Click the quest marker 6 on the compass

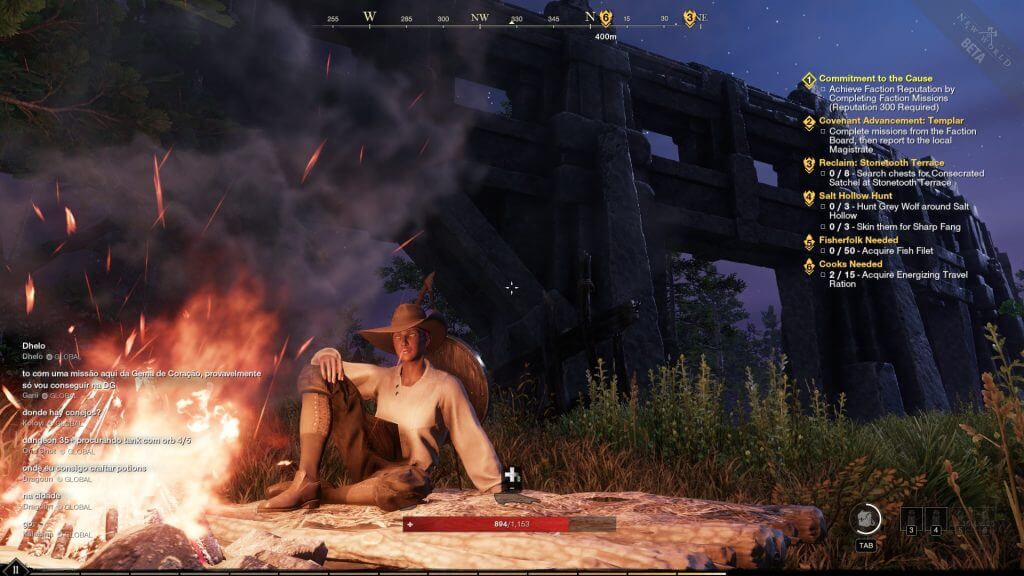click(x=605, y=17)
